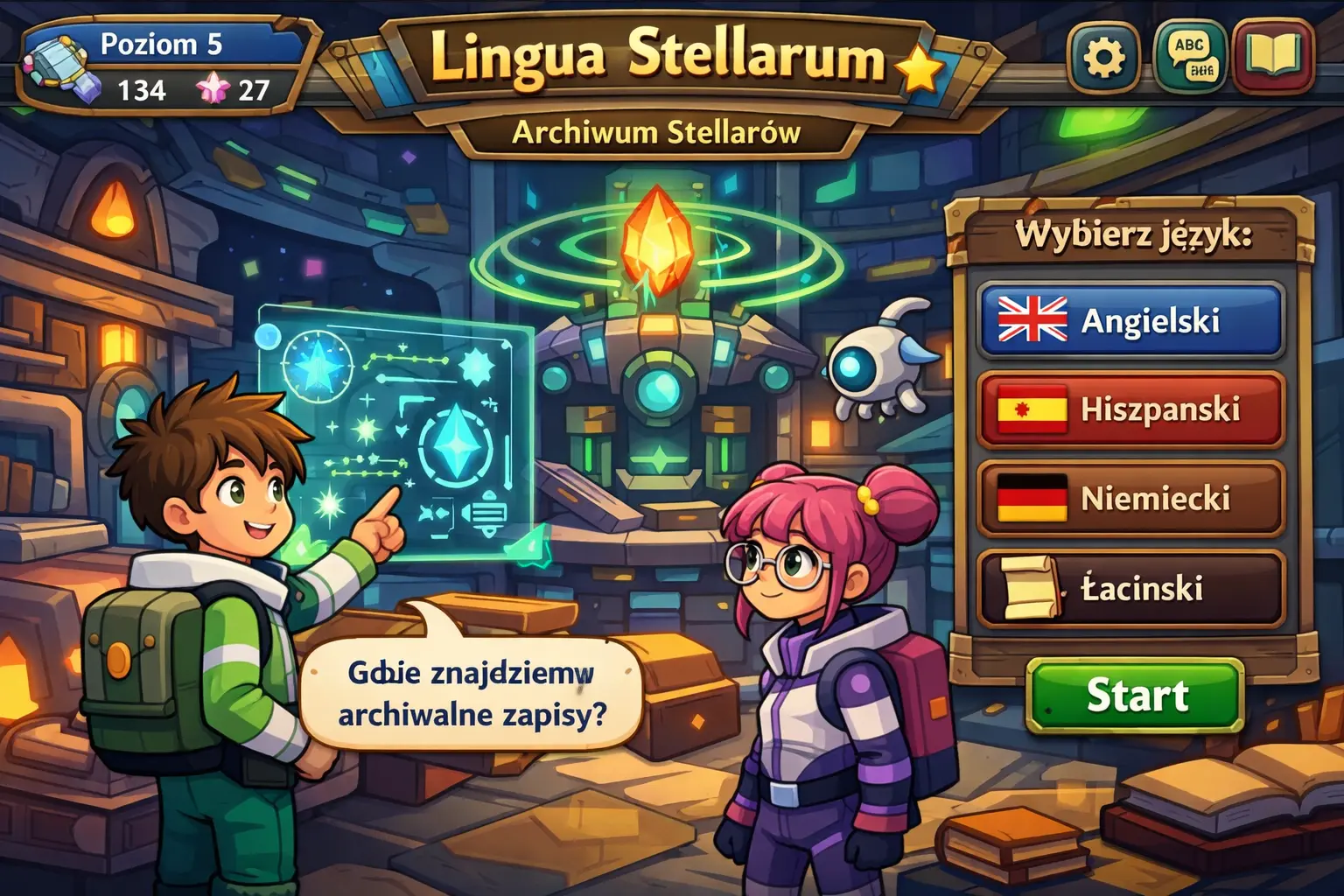Select Niemiecki in the language panel
This screenshot has width=1344, height=896.
coord(1130,499)
